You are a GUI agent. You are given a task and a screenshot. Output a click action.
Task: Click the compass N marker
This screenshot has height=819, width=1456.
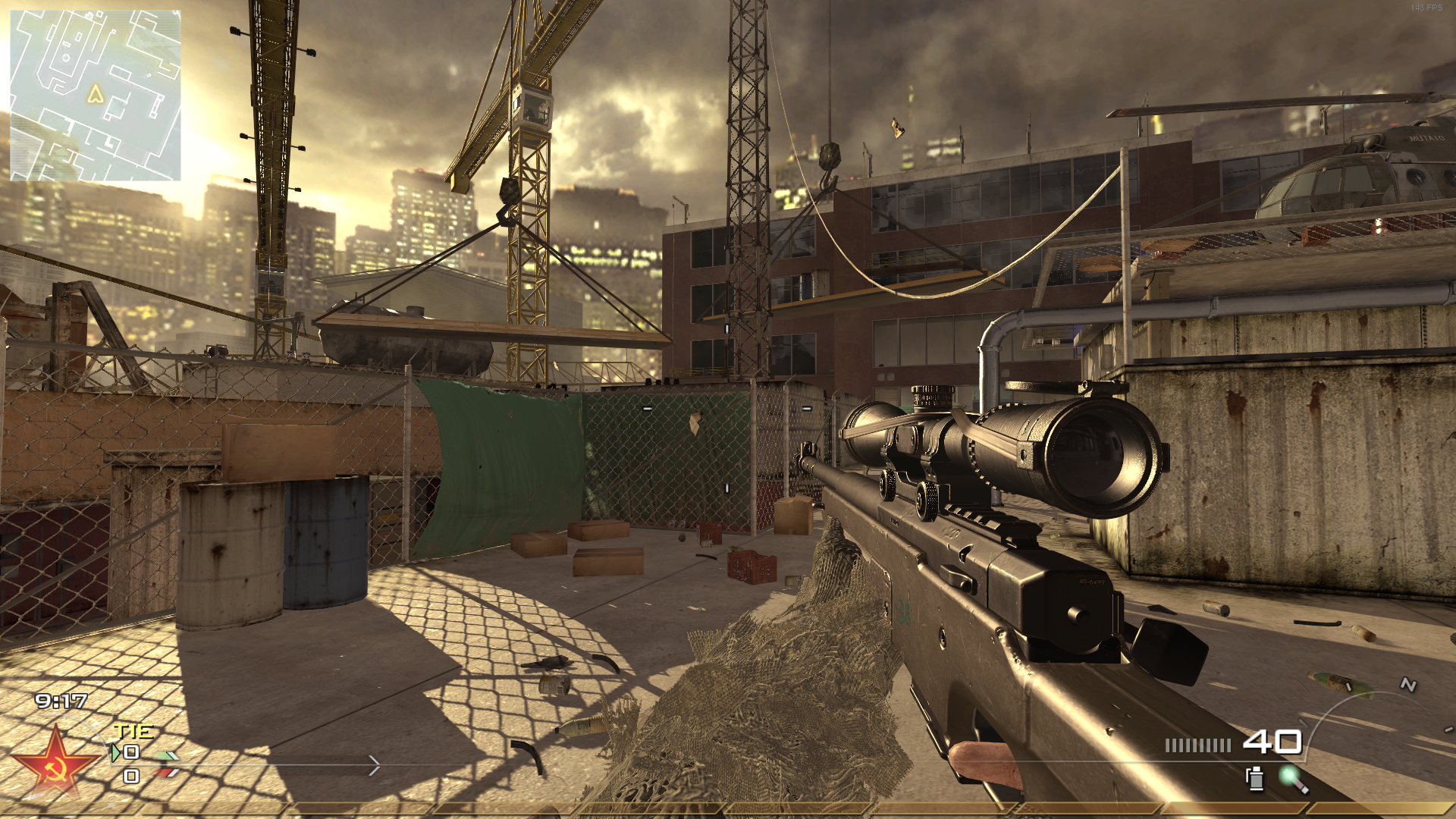(x=1408, y=685)
